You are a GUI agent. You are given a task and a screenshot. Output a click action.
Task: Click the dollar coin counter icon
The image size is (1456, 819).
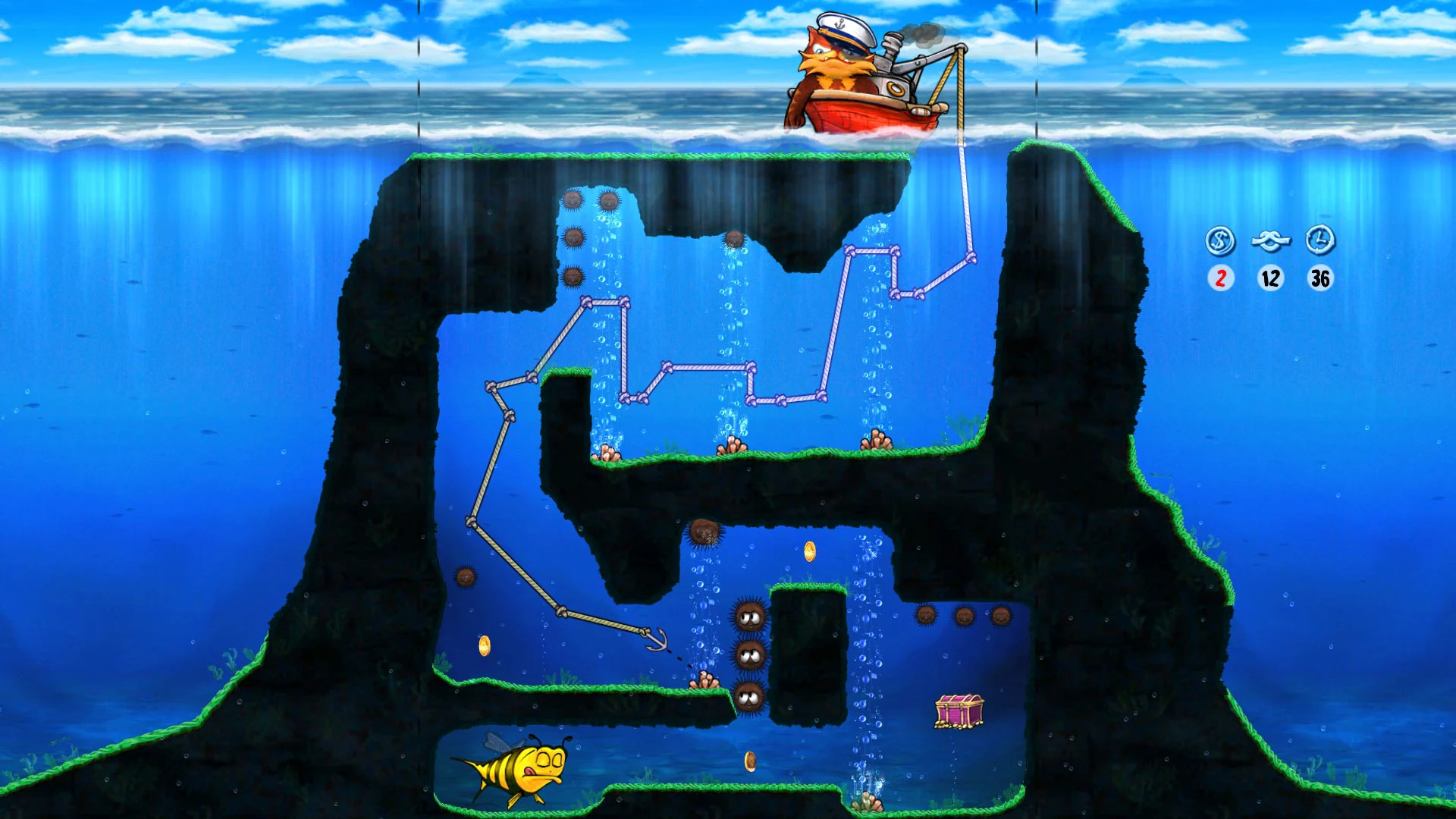pos(1221,243)
